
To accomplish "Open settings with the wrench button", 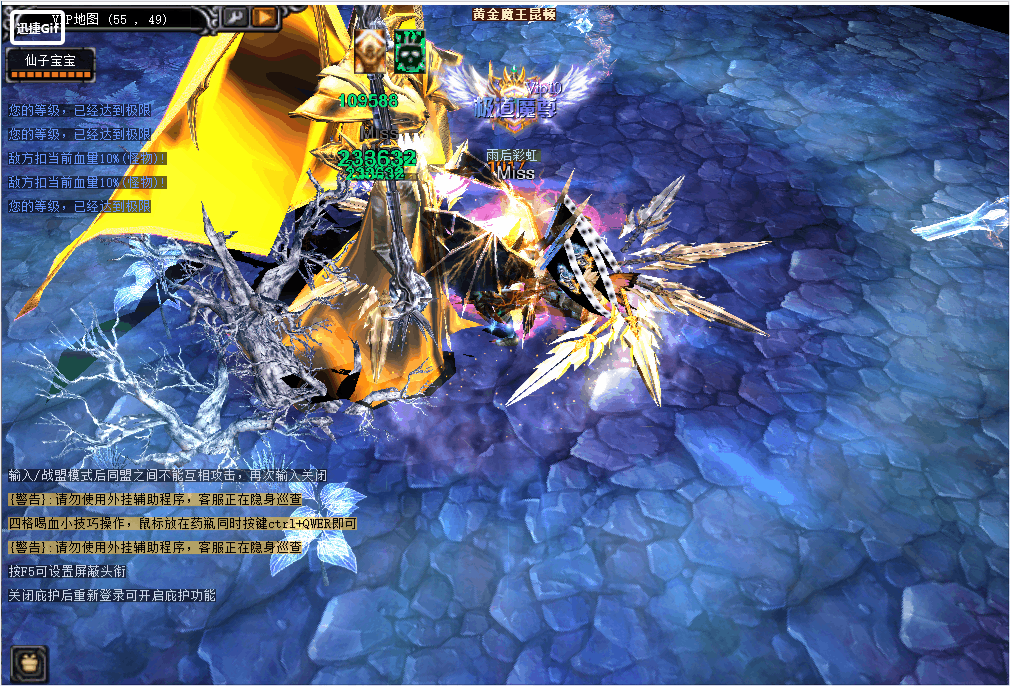I will [234, 17].
